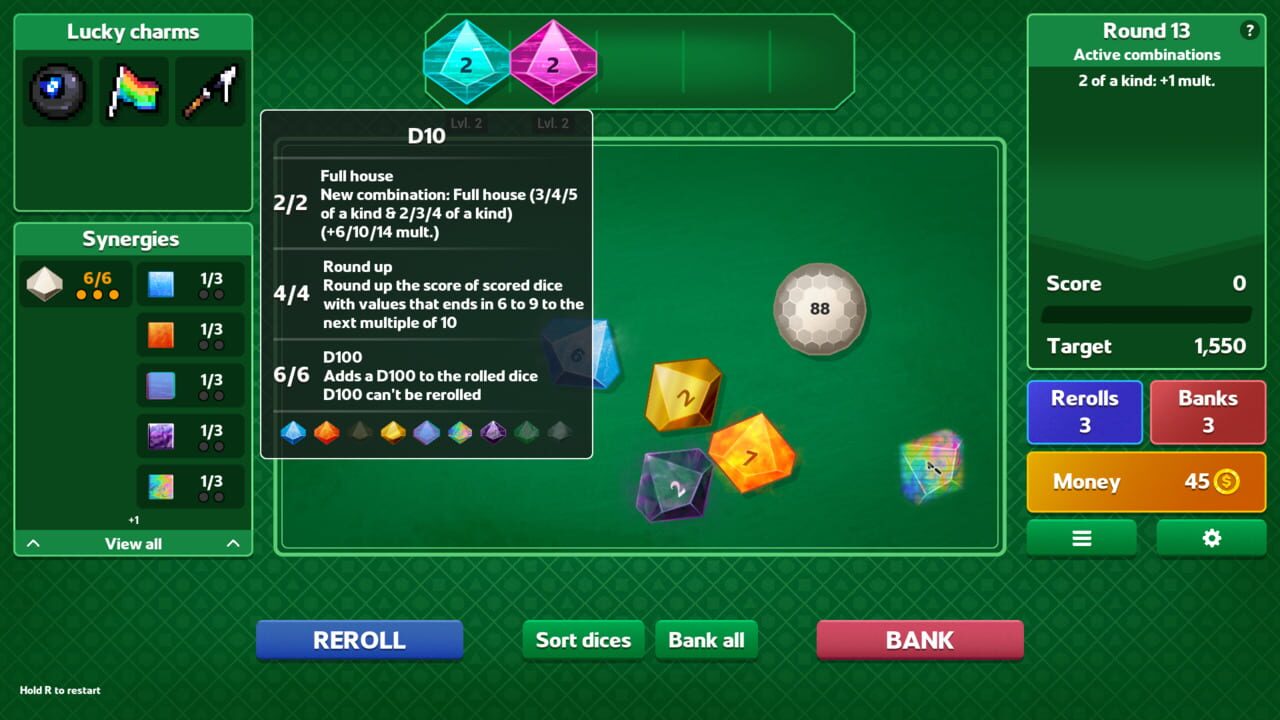Image resolution: width=1280 pixels, height=720 pixels.
Task: Open the hamburger menu
Action: click(1081, 537)
